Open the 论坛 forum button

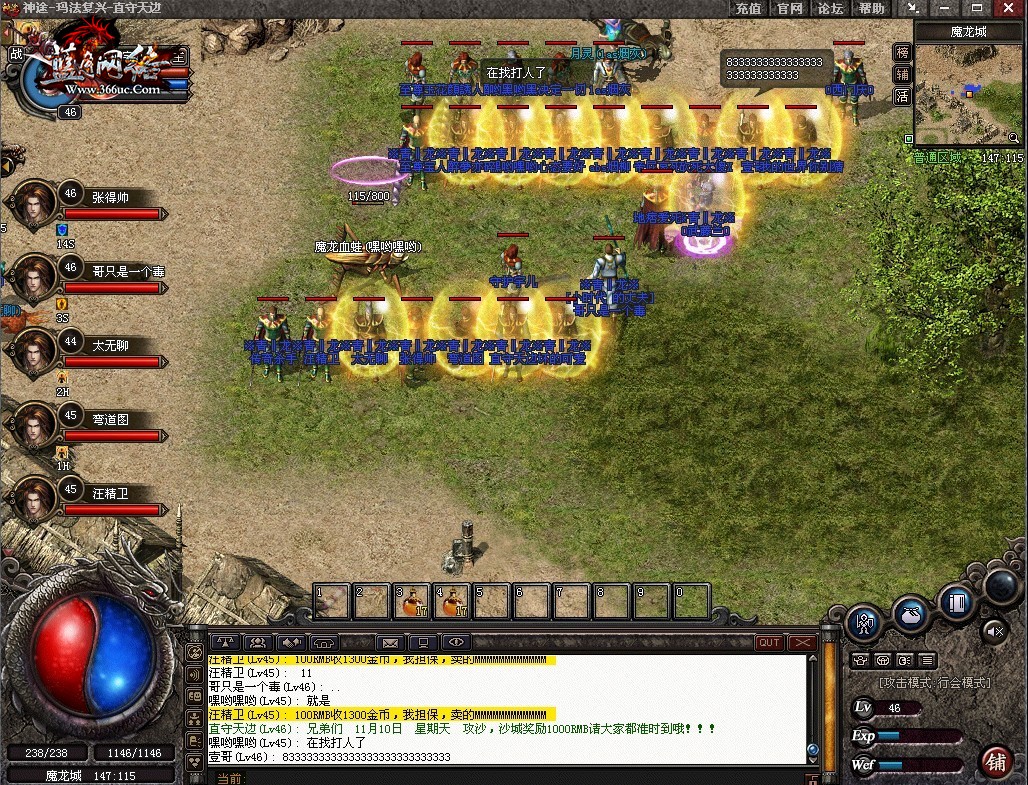click(x=831, y=9)
